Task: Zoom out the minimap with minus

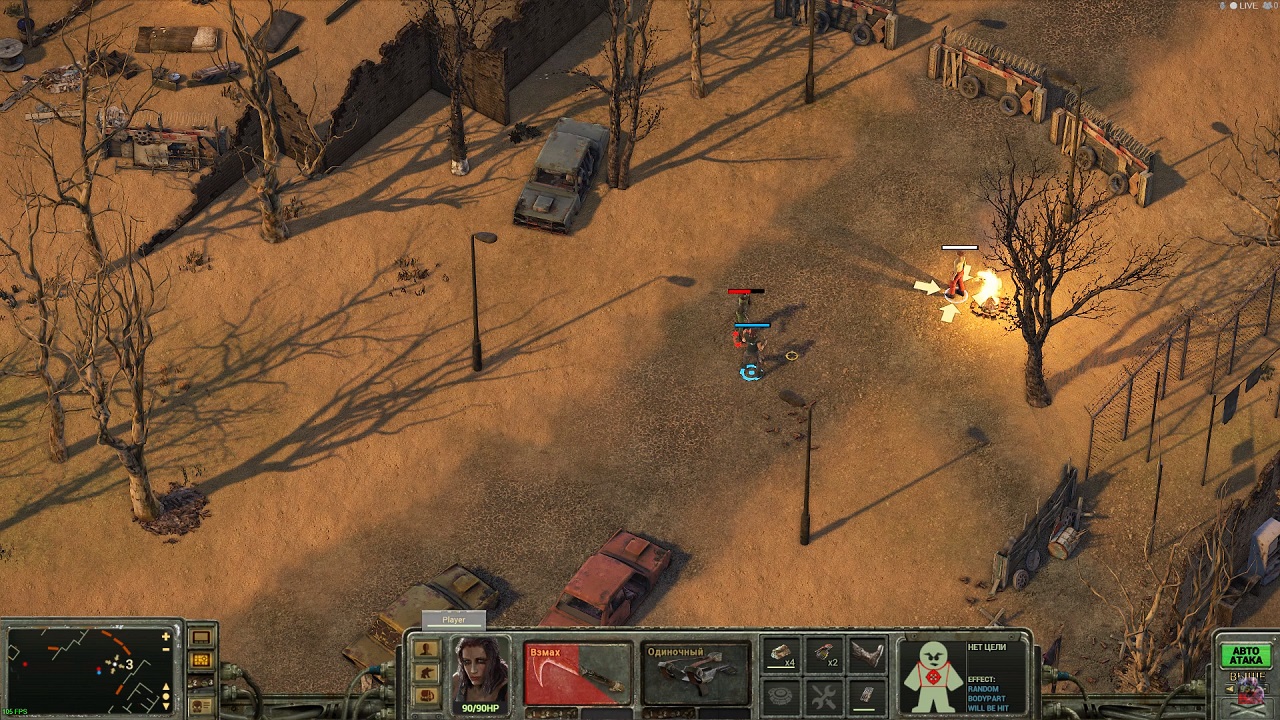Action: (166, 650)
